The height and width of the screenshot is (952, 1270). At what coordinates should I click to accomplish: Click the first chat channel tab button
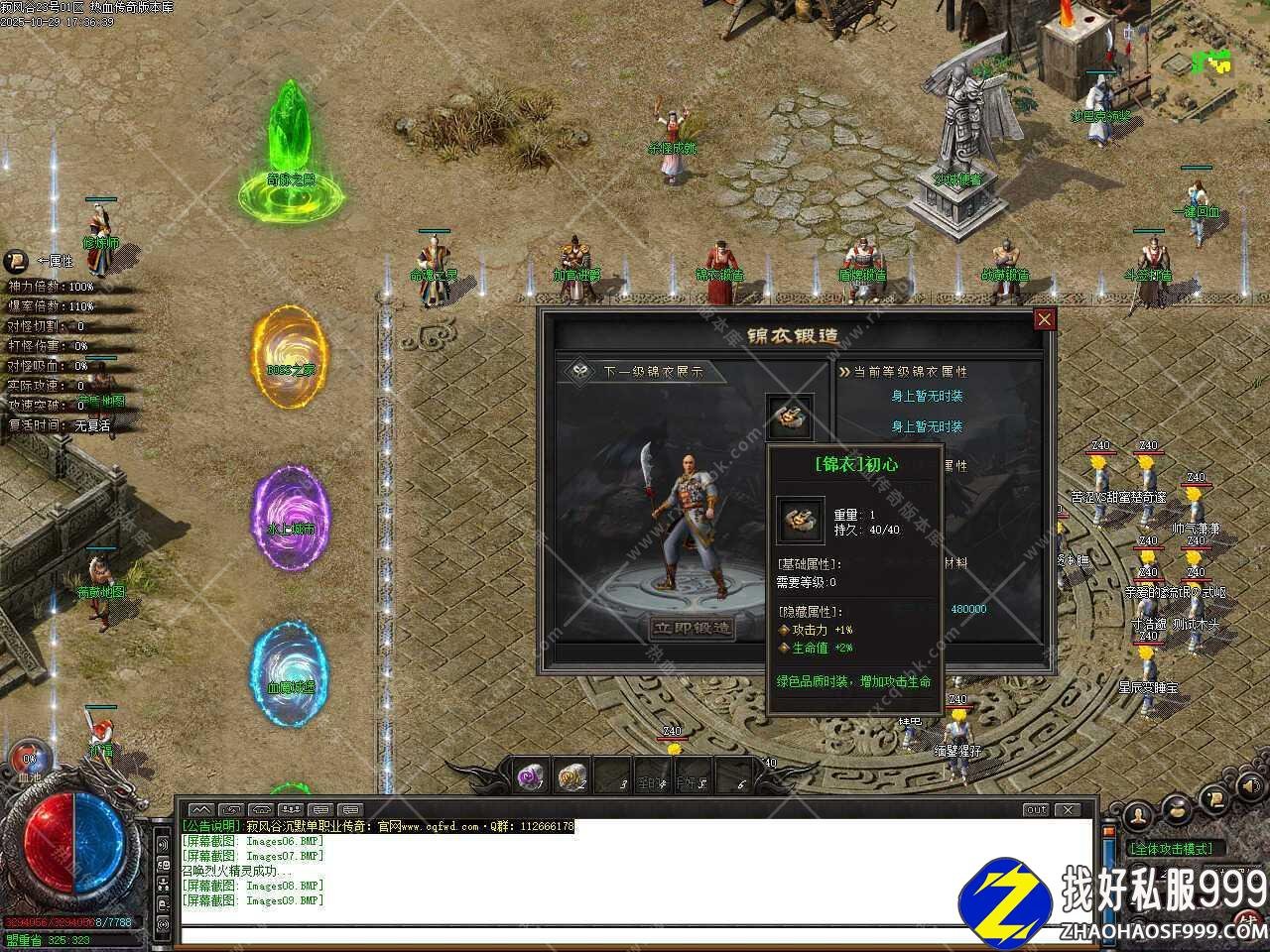point(200,809)
